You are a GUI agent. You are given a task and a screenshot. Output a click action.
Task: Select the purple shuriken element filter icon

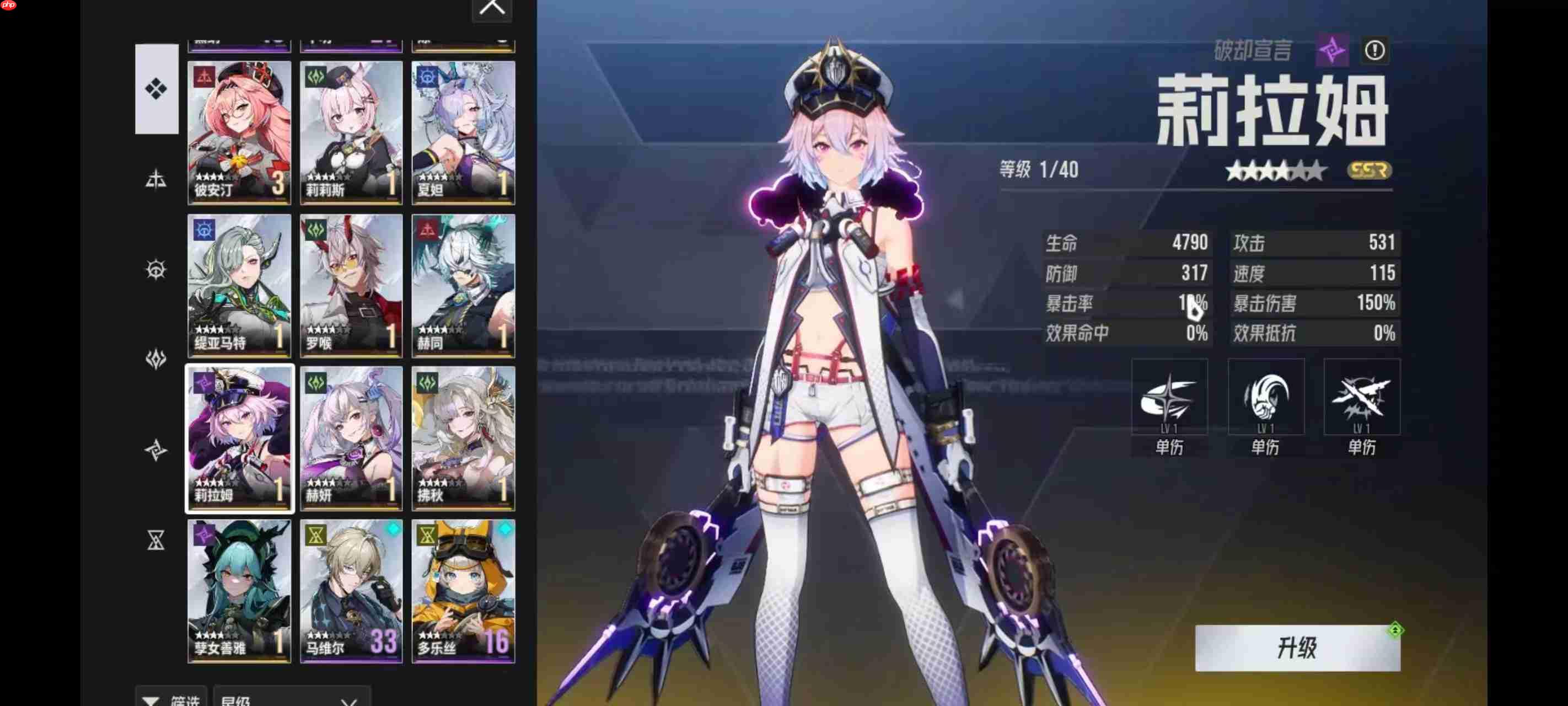(157, 450)
